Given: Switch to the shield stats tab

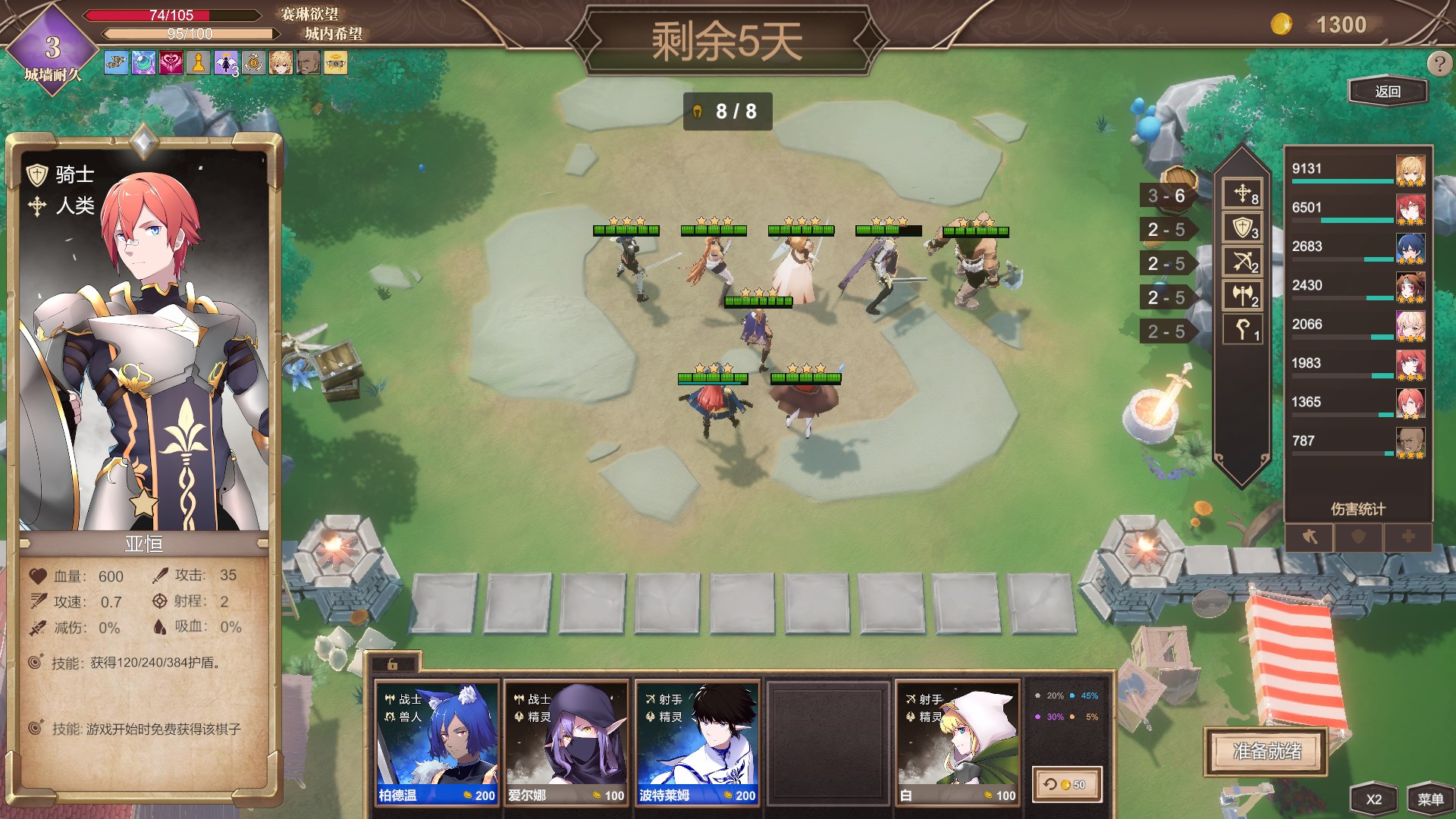Looking at the screenshot, I should tap(1358, 537).
